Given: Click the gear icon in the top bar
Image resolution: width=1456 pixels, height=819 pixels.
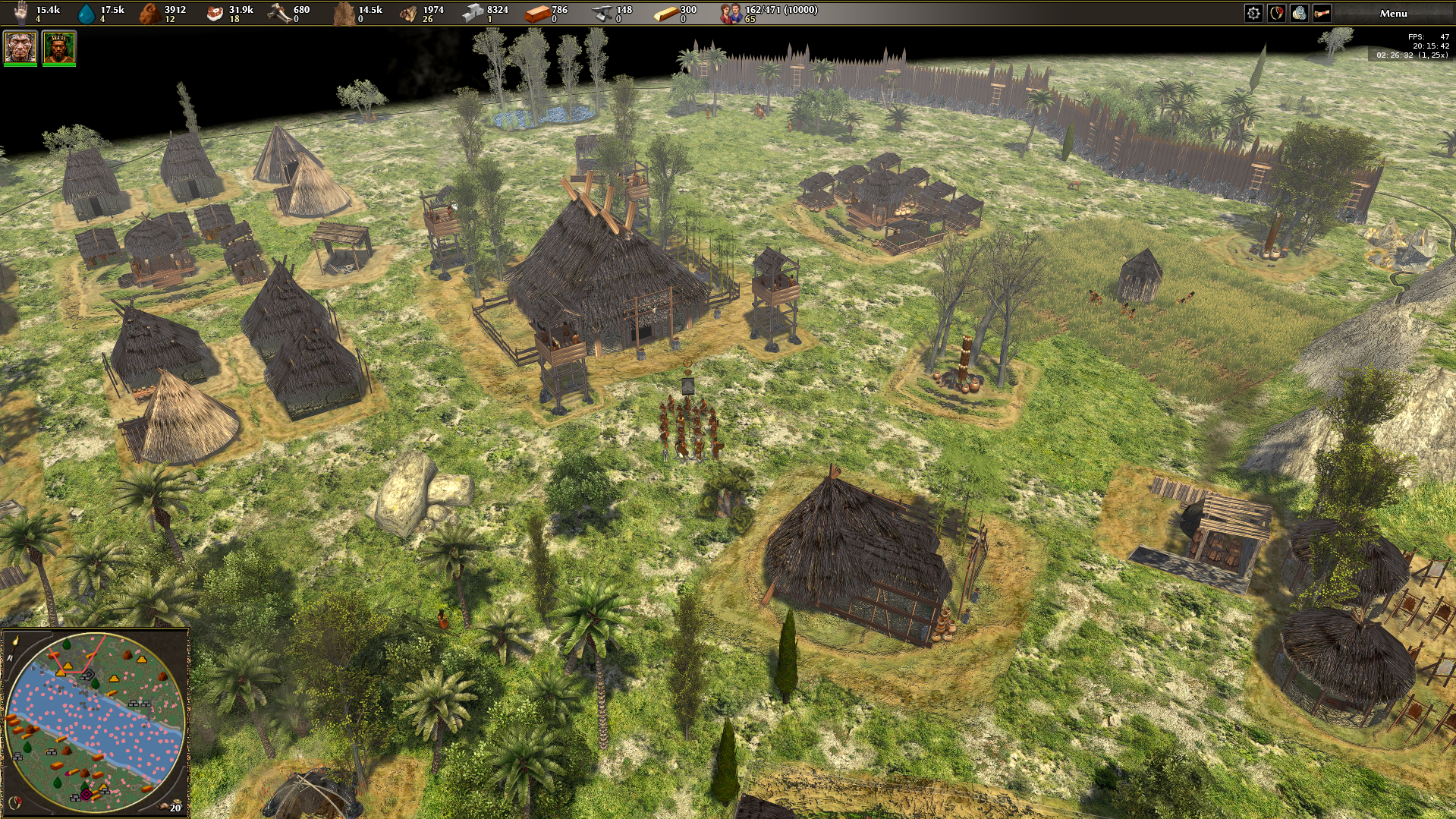Looking at the screenshot, I should [x=1253, y=13].
